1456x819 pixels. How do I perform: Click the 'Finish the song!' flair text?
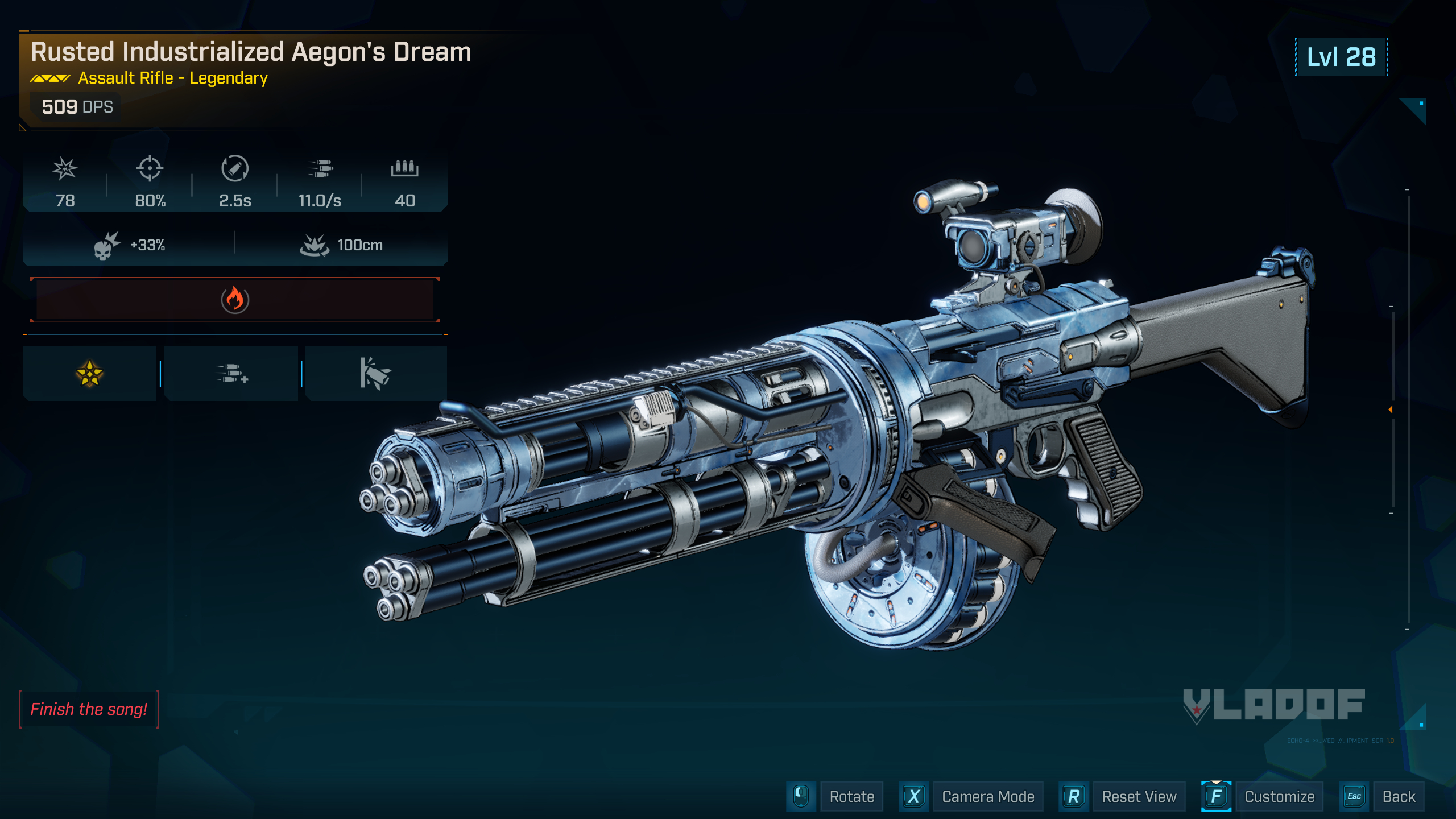[x=89, y=709]
